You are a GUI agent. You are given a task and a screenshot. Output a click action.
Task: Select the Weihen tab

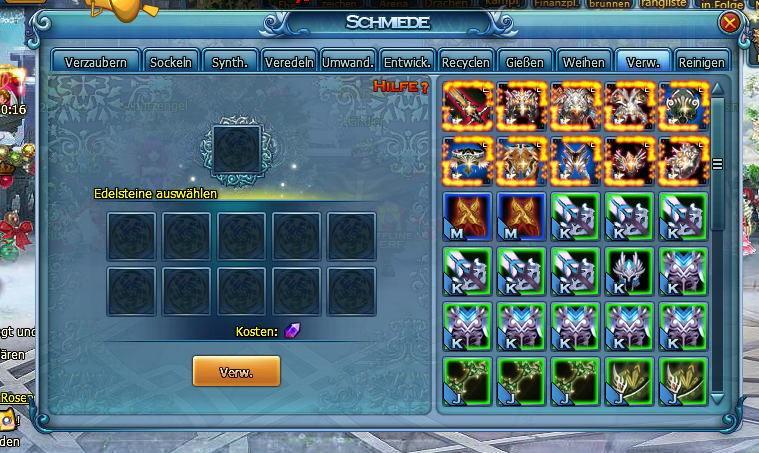[x=583, y=62]
